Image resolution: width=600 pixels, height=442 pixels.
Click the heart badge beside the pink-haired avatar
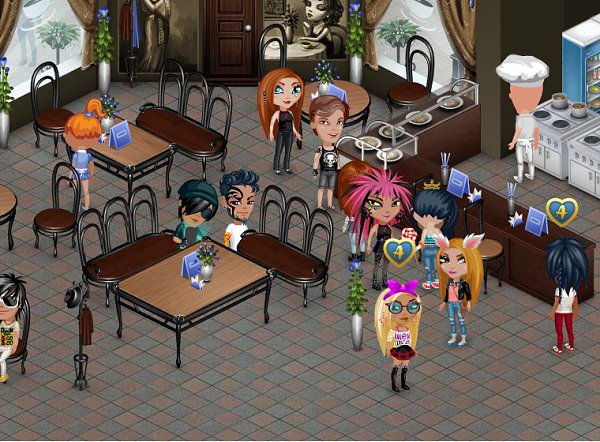[400, 250]
